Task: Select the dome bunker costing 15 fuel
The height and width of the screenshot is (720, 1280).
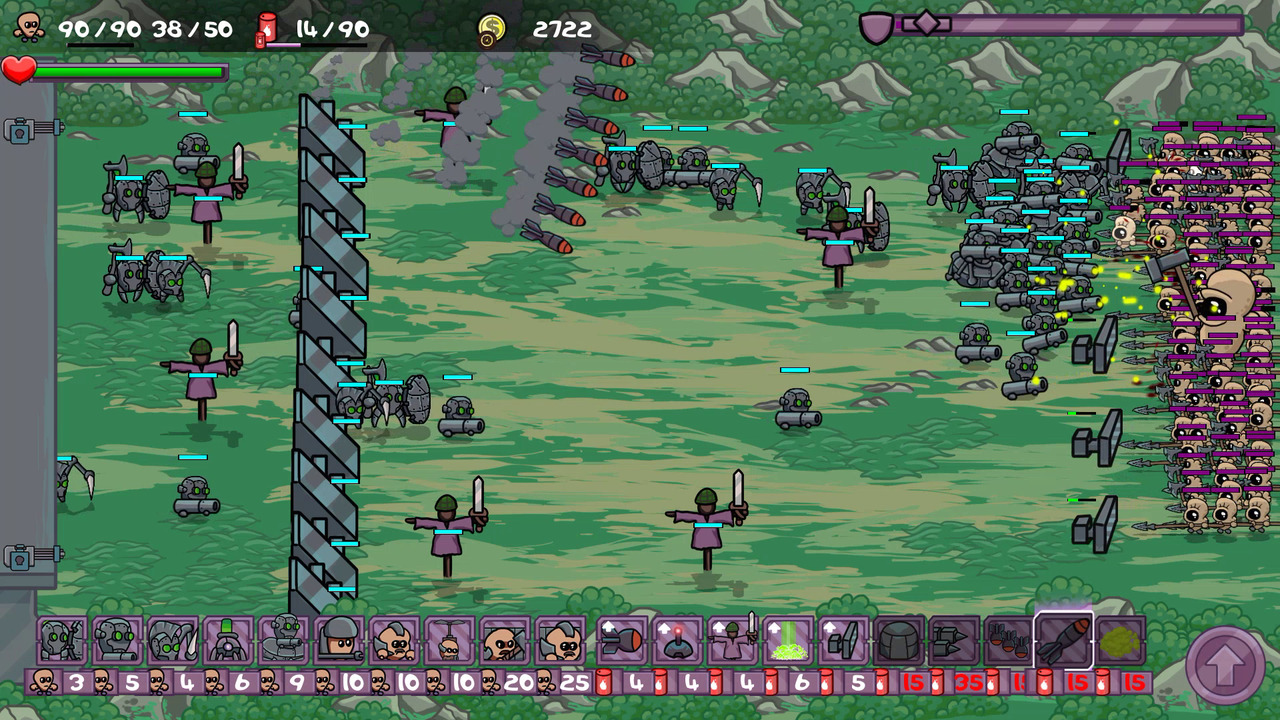Action: [898, 640]
